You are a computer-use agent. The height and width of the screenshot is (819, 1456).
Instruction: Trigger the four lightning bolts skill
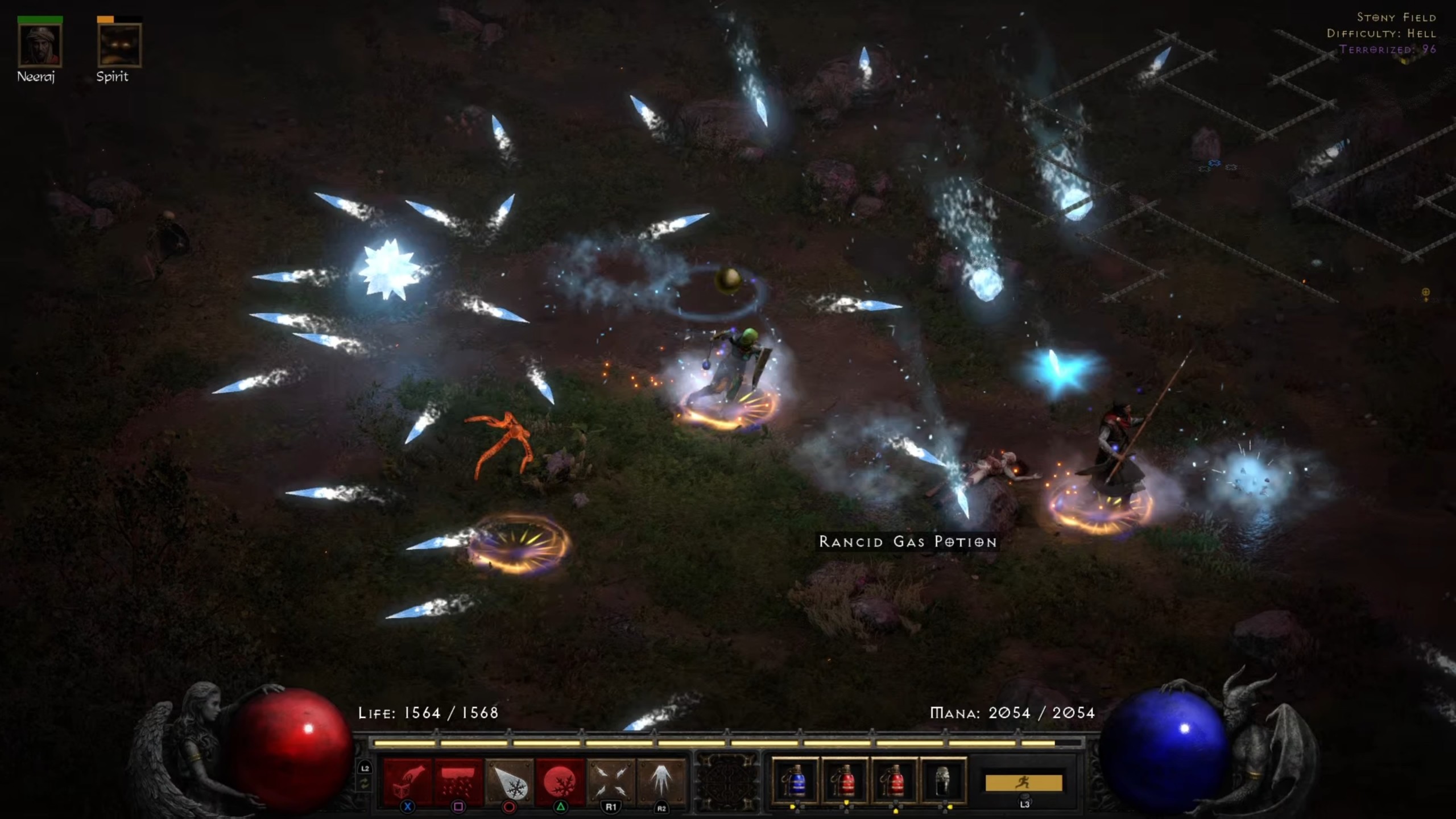click(x=611, y=781)
